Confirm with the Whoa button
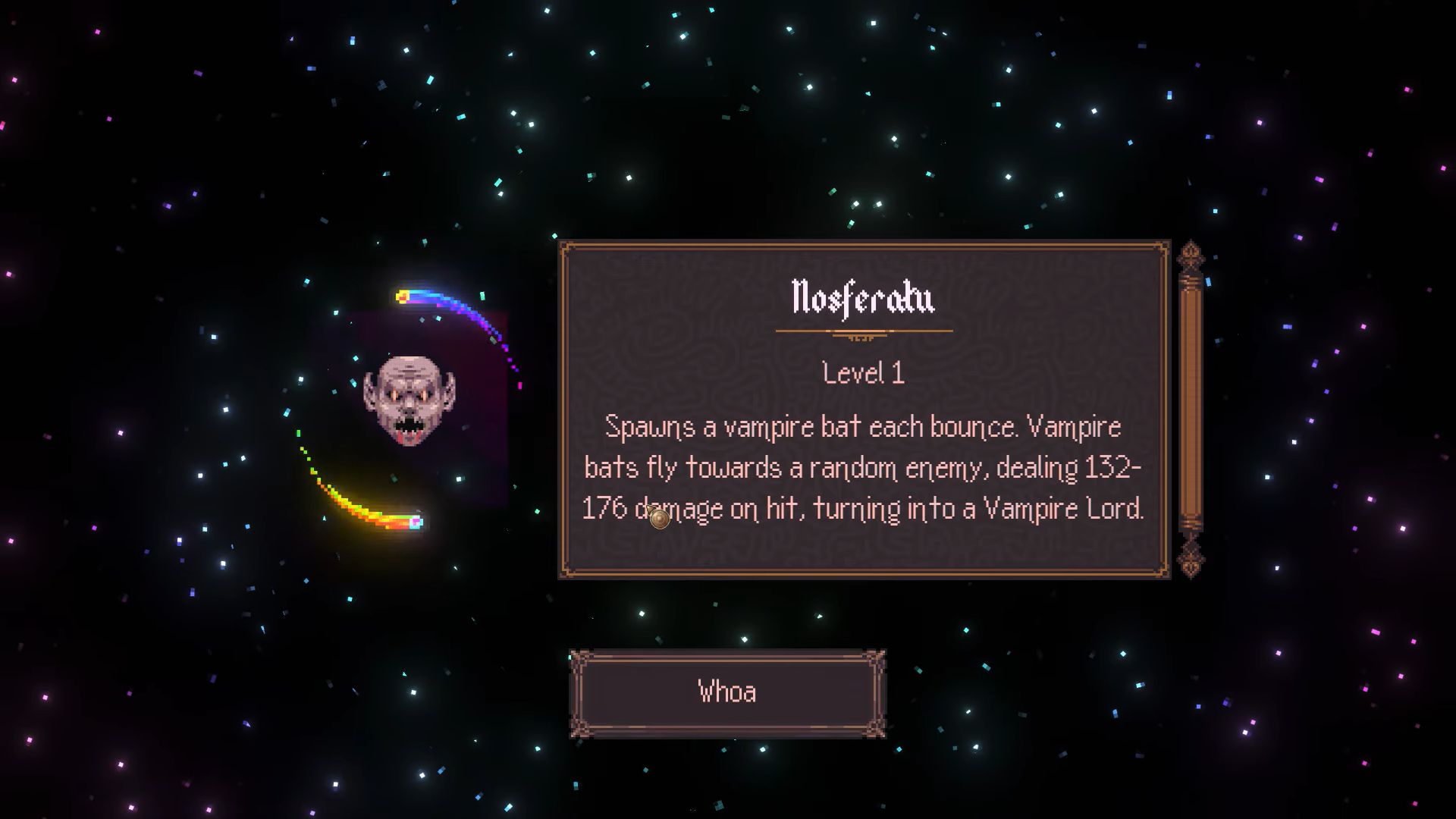The height and width of the screenshot is (819, 1456). click(727, 693)
